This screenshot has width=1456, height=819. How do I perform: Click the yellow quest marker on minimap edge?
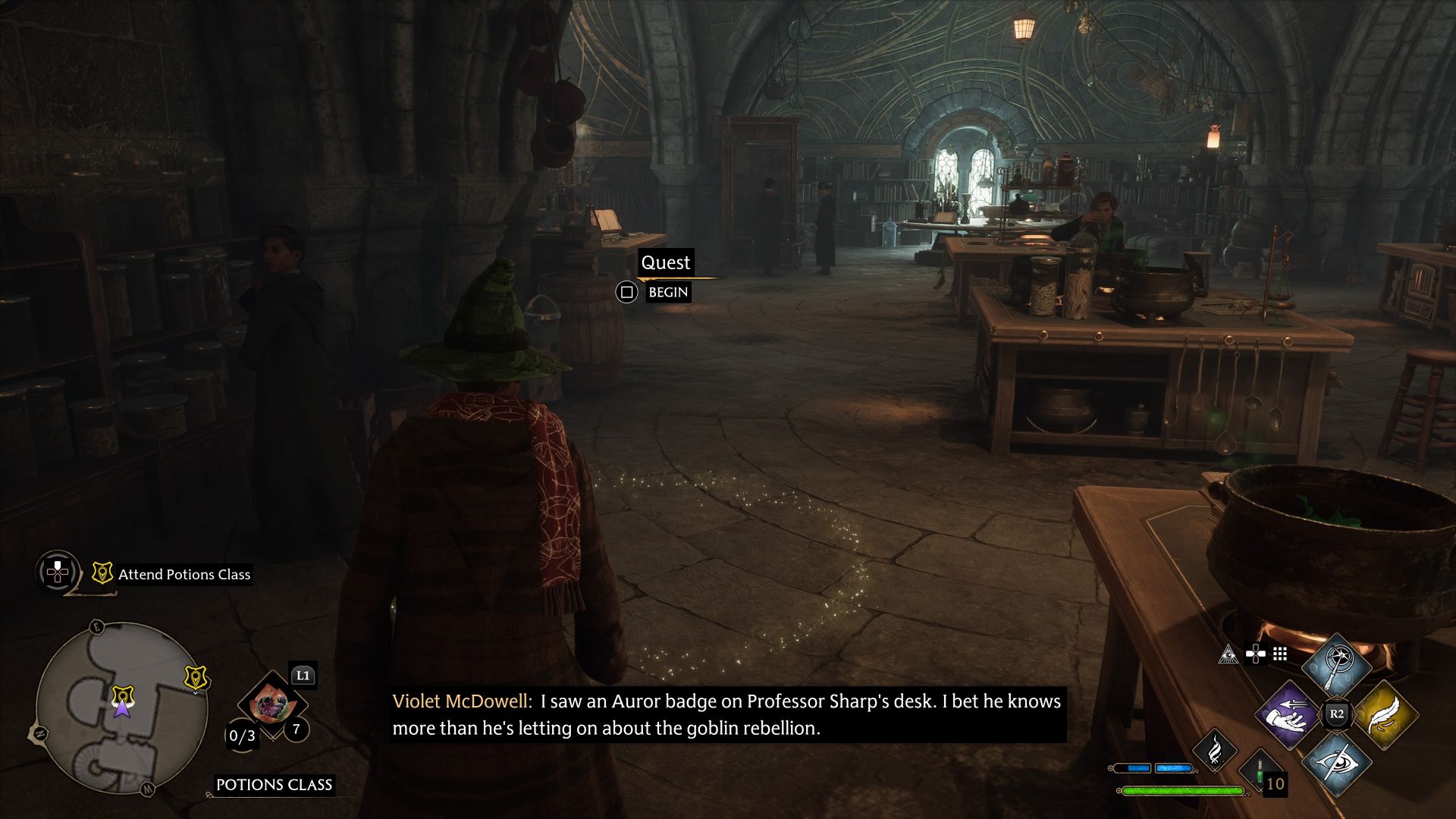pos(196,677)
